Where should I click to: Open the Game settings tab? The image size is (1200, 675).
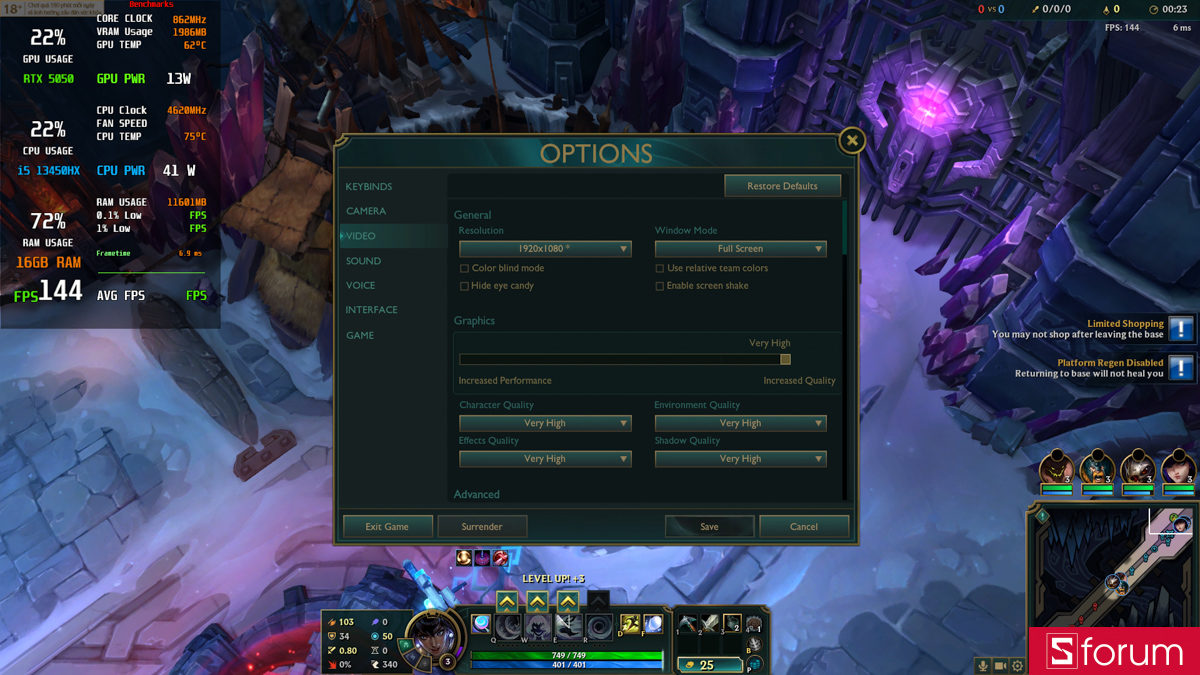[360, 335]
